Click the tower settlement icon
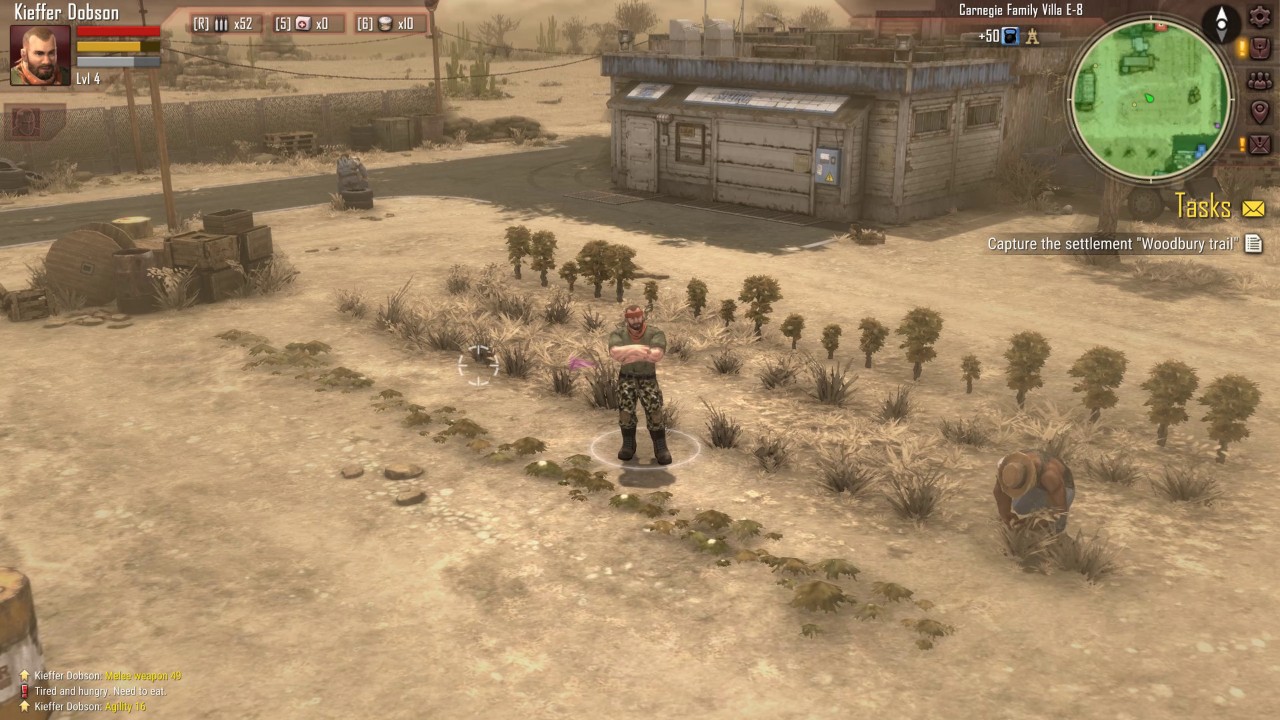The width and height of the screenshot is (1280, 720). click(x=1033, y=37)
